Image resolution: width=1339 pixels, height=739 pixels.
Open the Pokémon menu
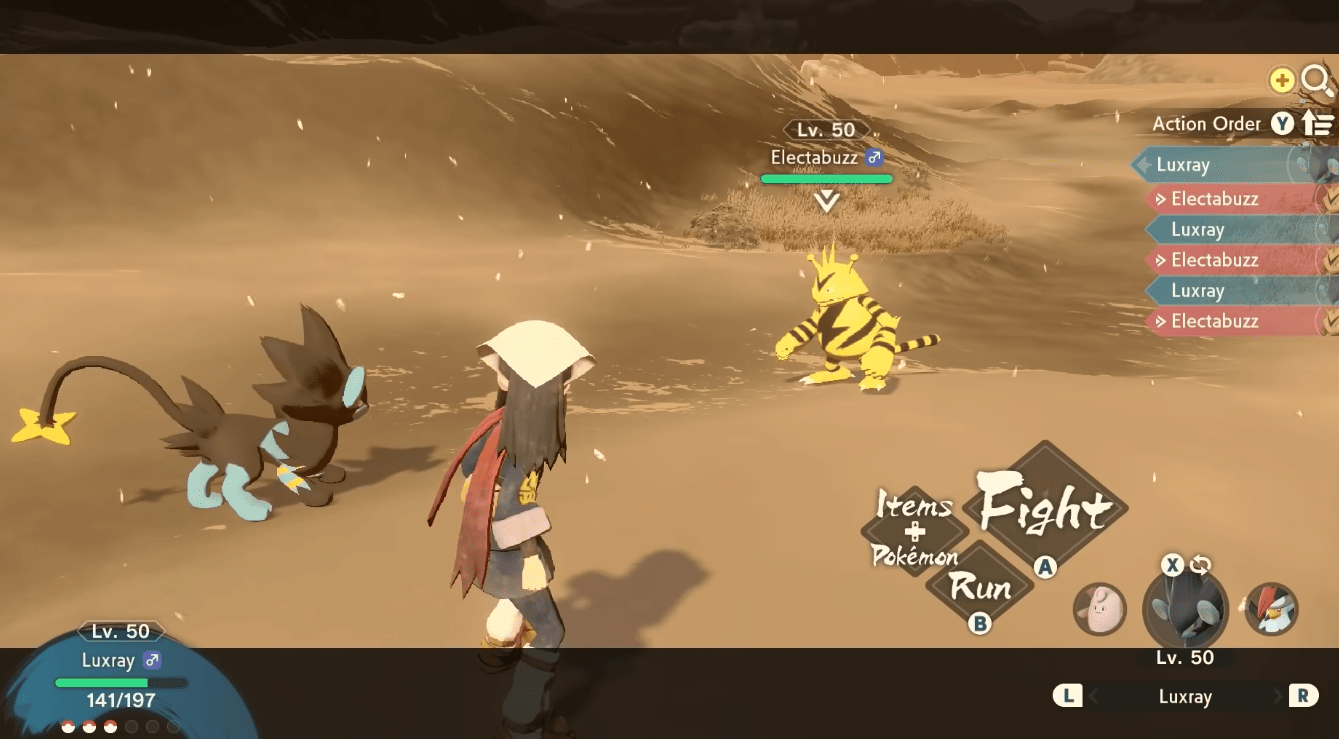914,556
